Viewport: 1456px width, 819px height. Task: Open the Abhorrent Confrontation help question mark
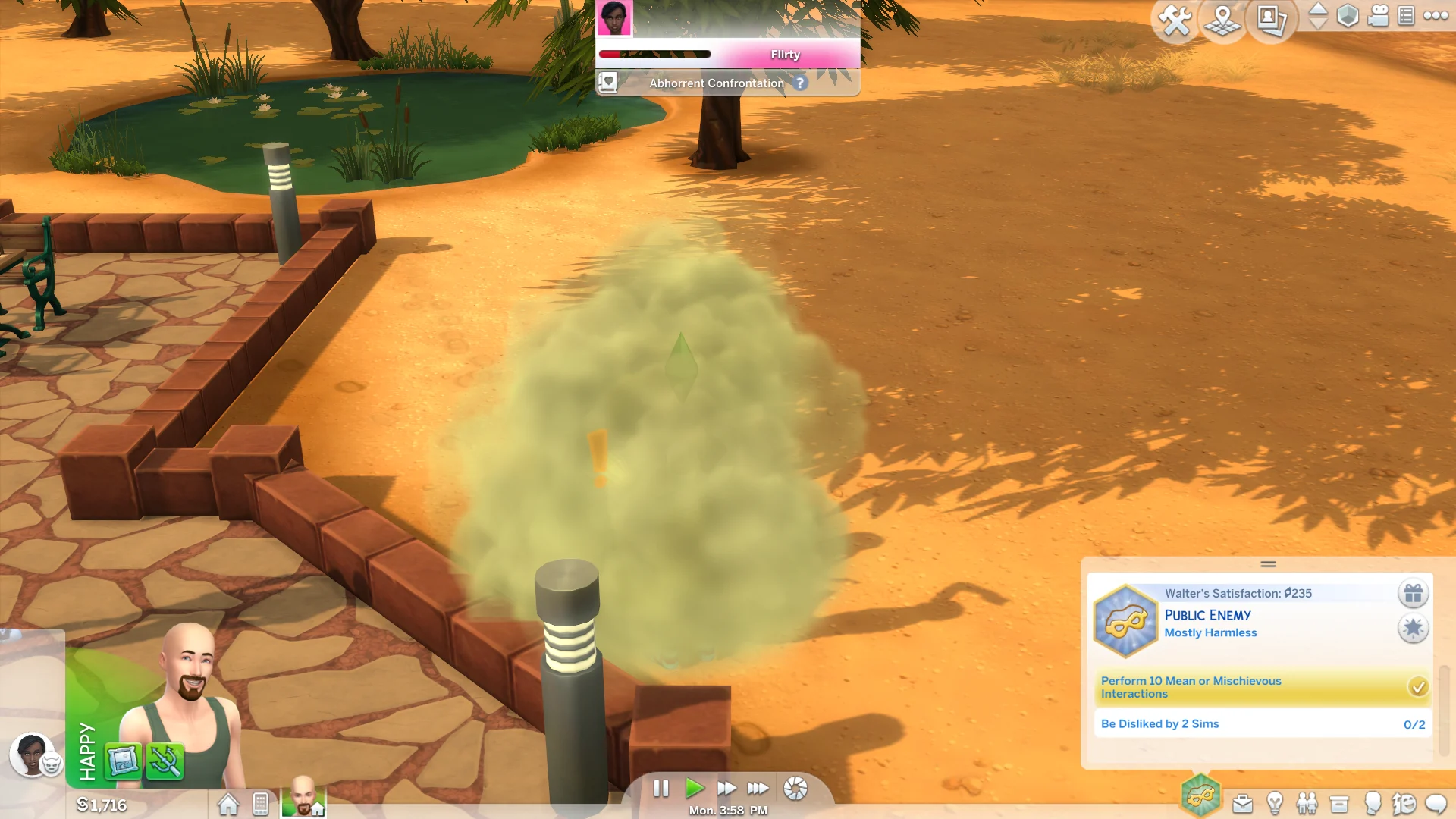point(800,83)
